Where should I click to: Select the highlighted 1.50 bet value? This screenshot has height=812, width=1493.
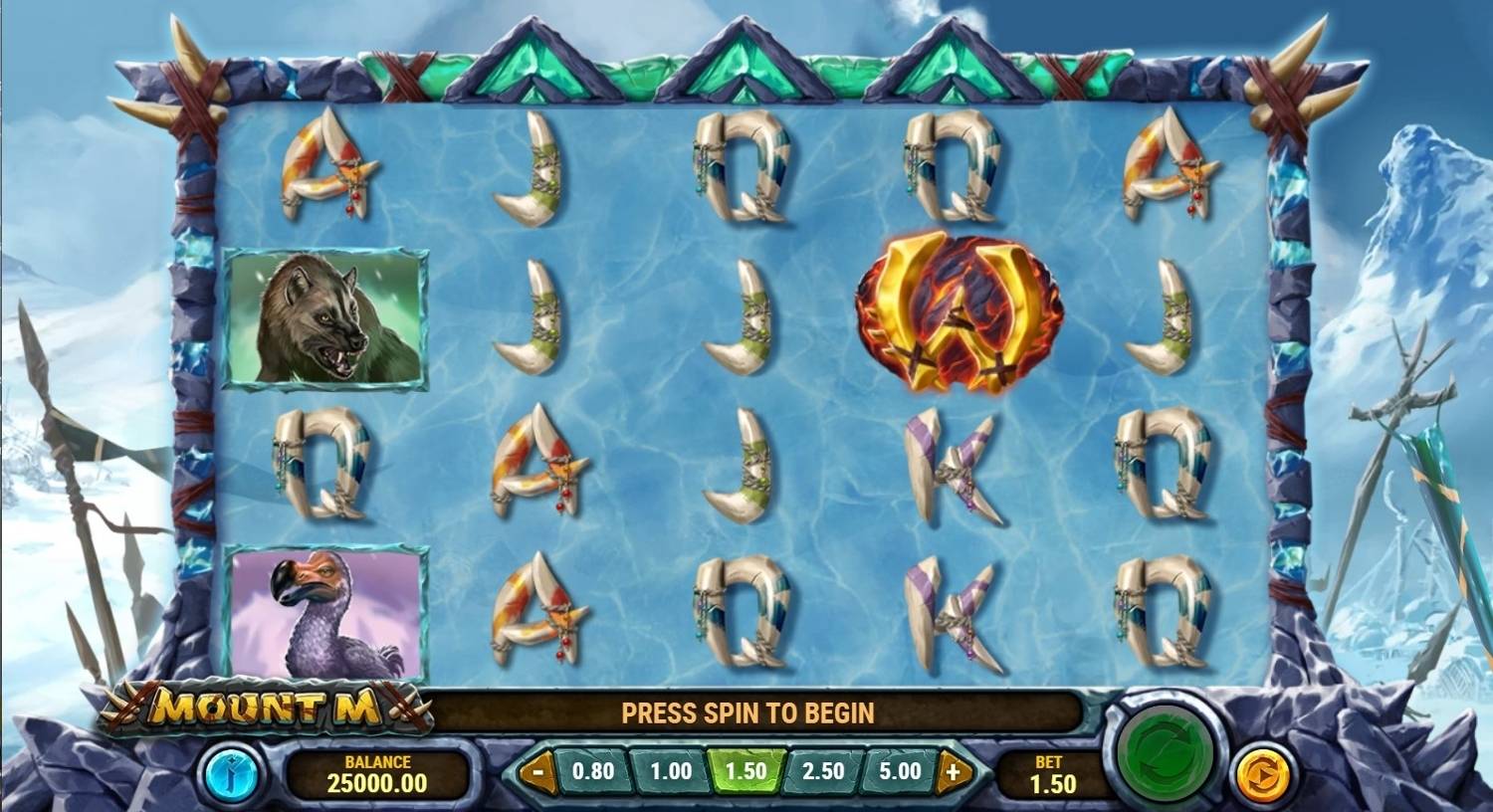point(746,771)
